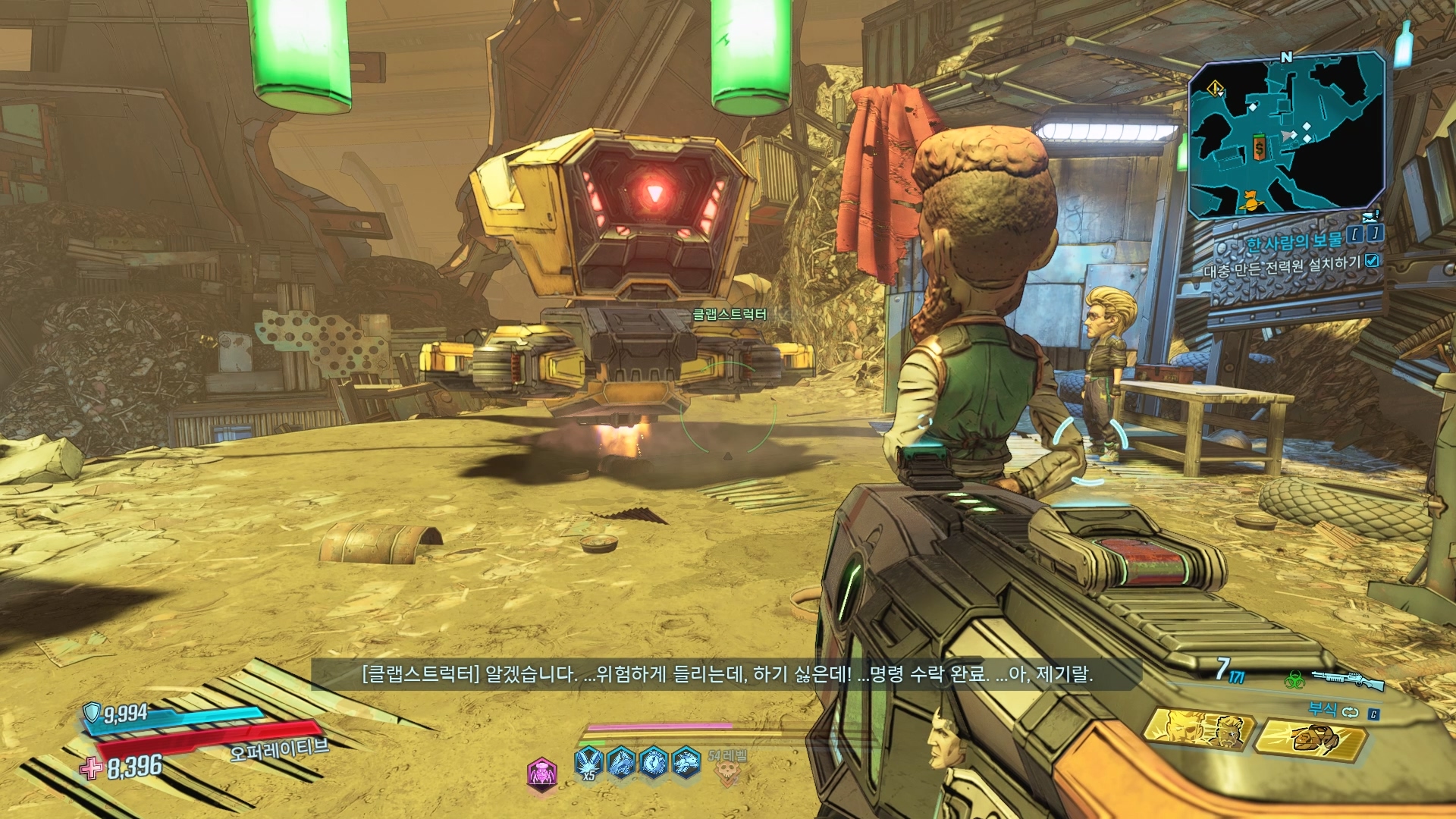The image size is (1456, 819).
Task: Open the tracked quest title 한 사람의 보물
Action: (1294, 241)
